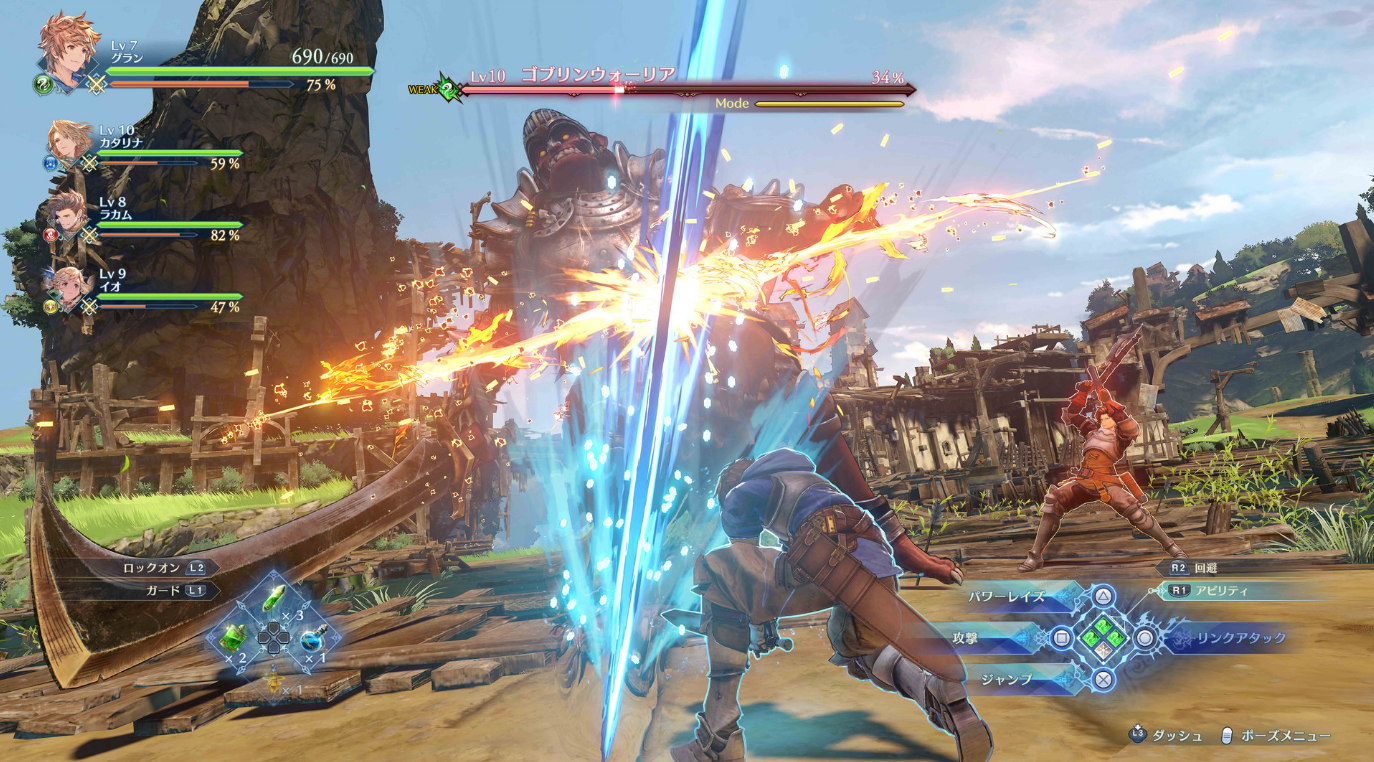Use the green jar potion slot
Screen dimensions: 1374x762
pyautogui.click(x=235, y=637)
